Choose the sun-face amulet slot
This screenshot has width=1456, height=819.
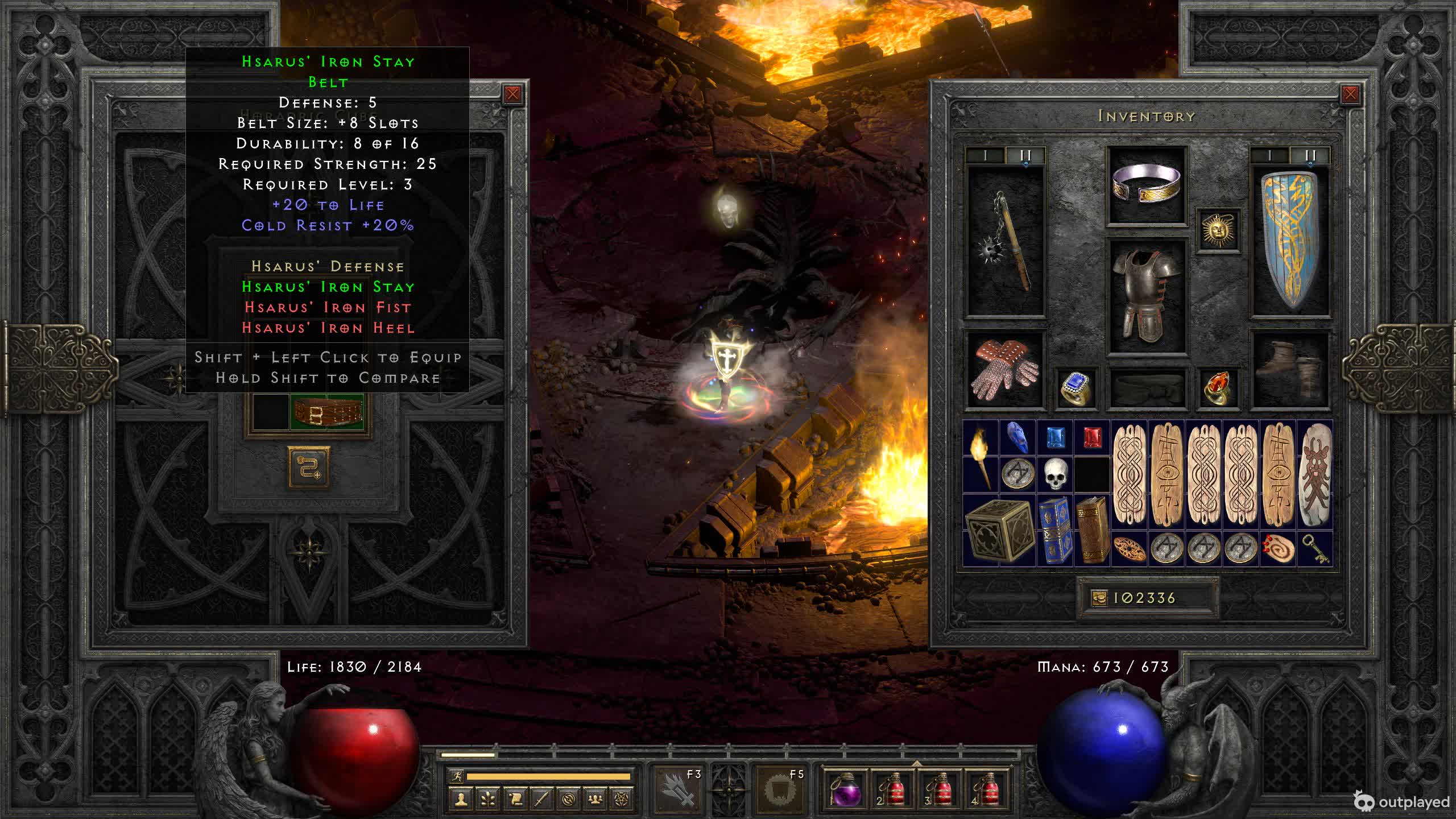click(1218, 230)
